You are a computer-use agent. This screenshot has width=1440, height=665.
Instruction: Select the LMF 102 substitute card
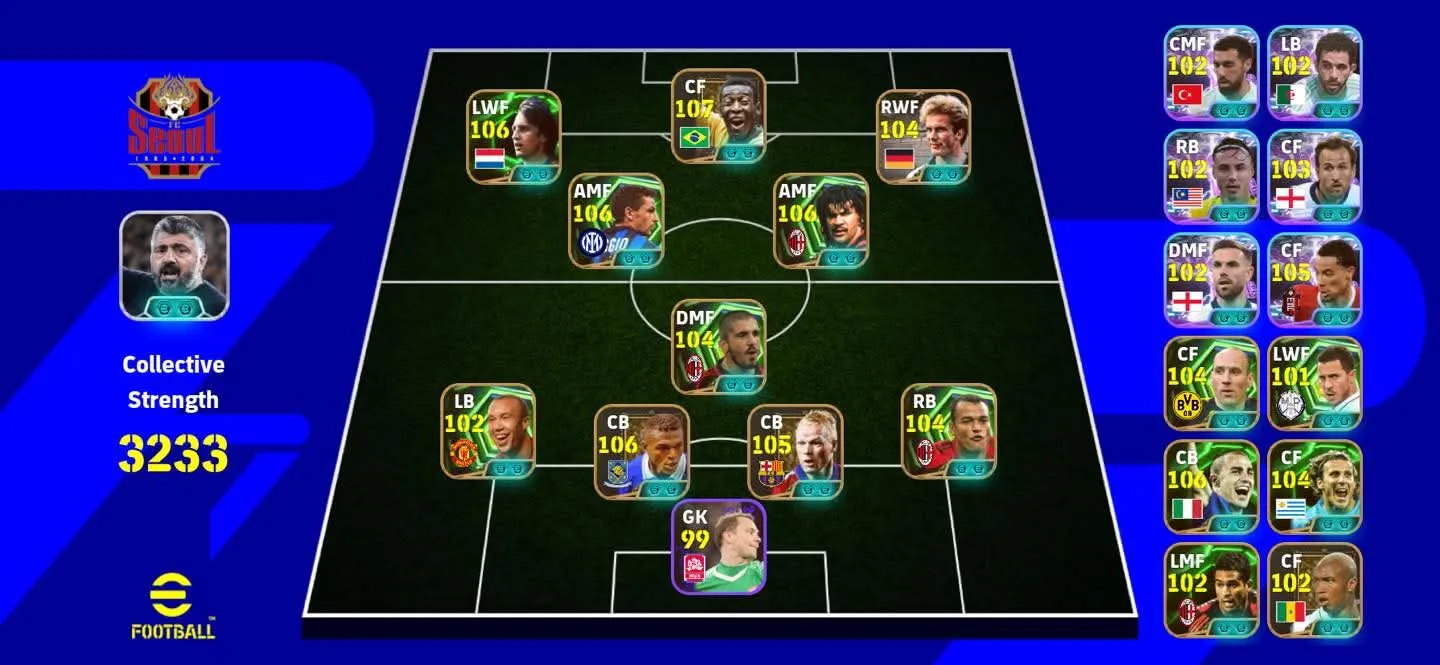tap(1211, 591)
